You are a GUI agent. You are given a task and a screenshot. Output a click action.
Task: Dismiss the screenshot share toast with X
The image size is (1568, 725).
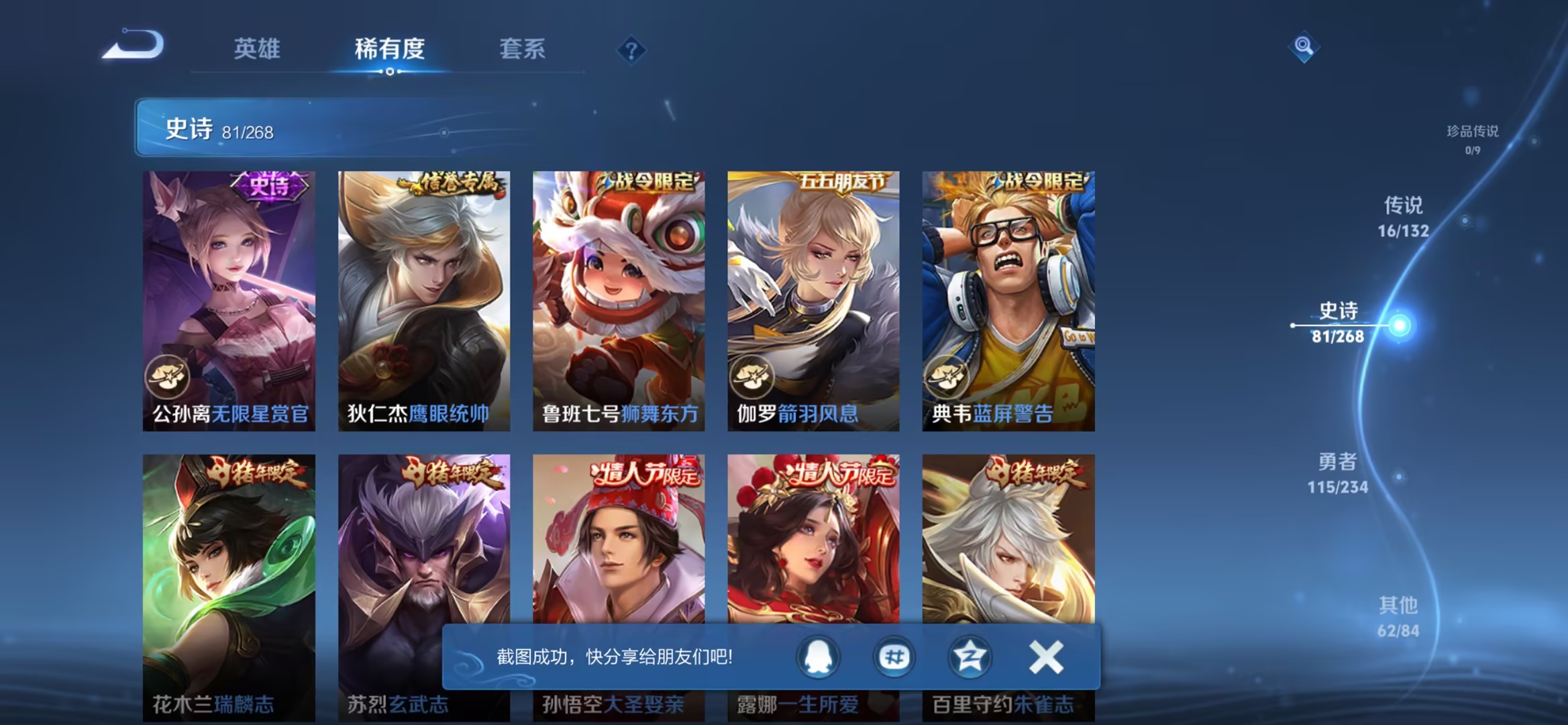point(1047,658)
